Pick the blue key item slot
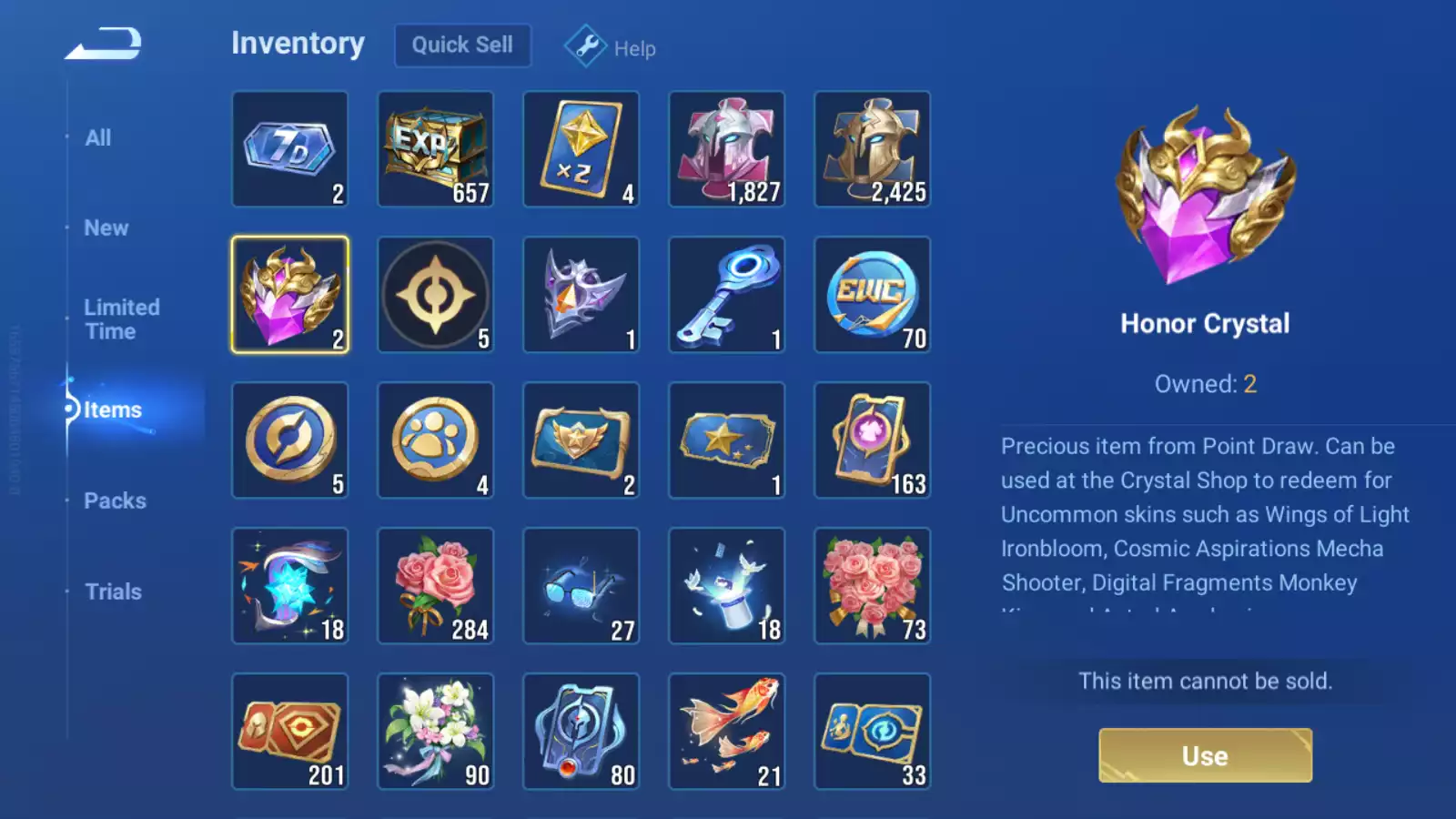Screen dimensions: 1456x819 coord(727,295)
